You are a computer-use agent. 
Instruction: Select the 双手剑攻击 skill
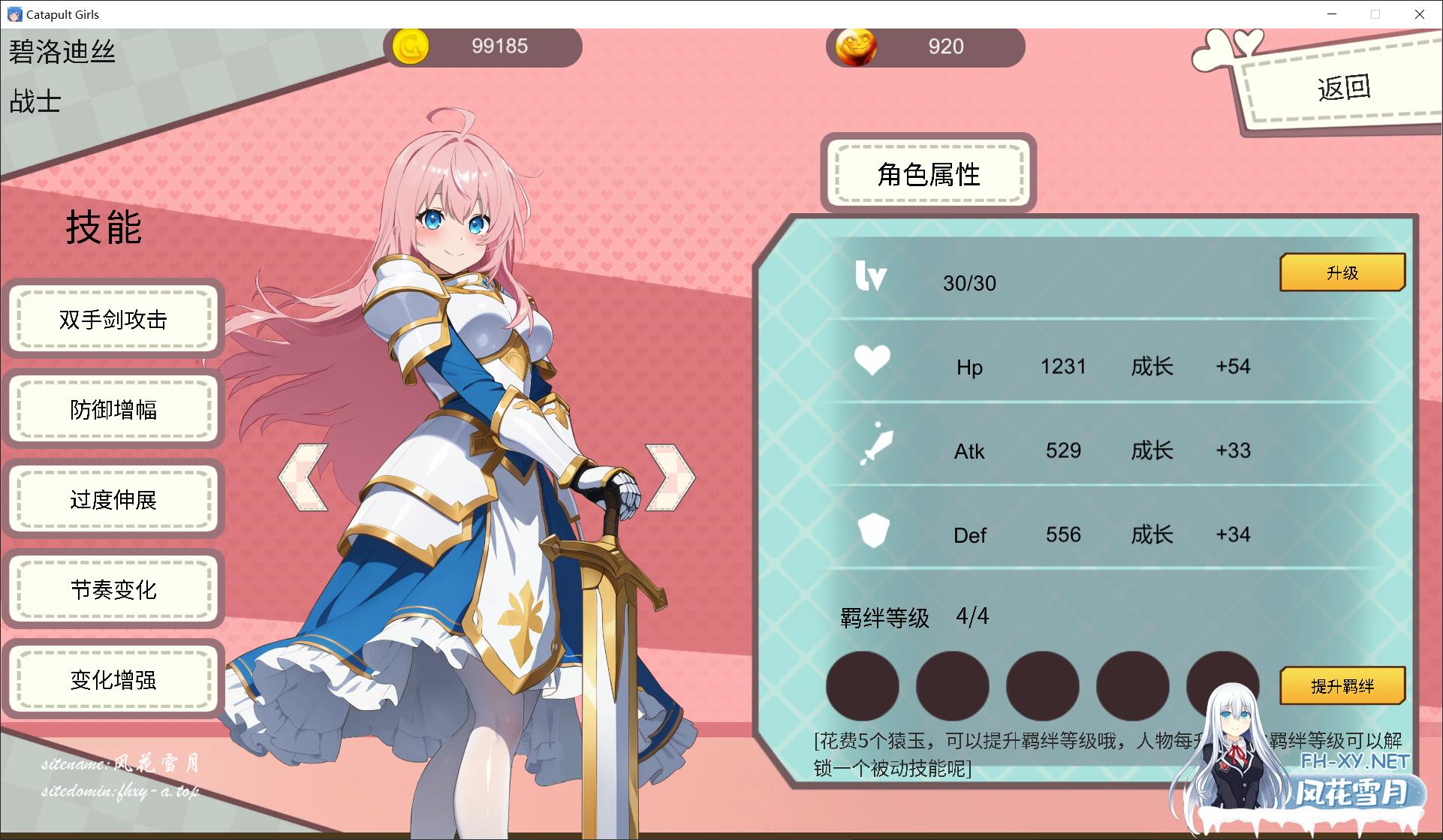click(x=113, y=320)
